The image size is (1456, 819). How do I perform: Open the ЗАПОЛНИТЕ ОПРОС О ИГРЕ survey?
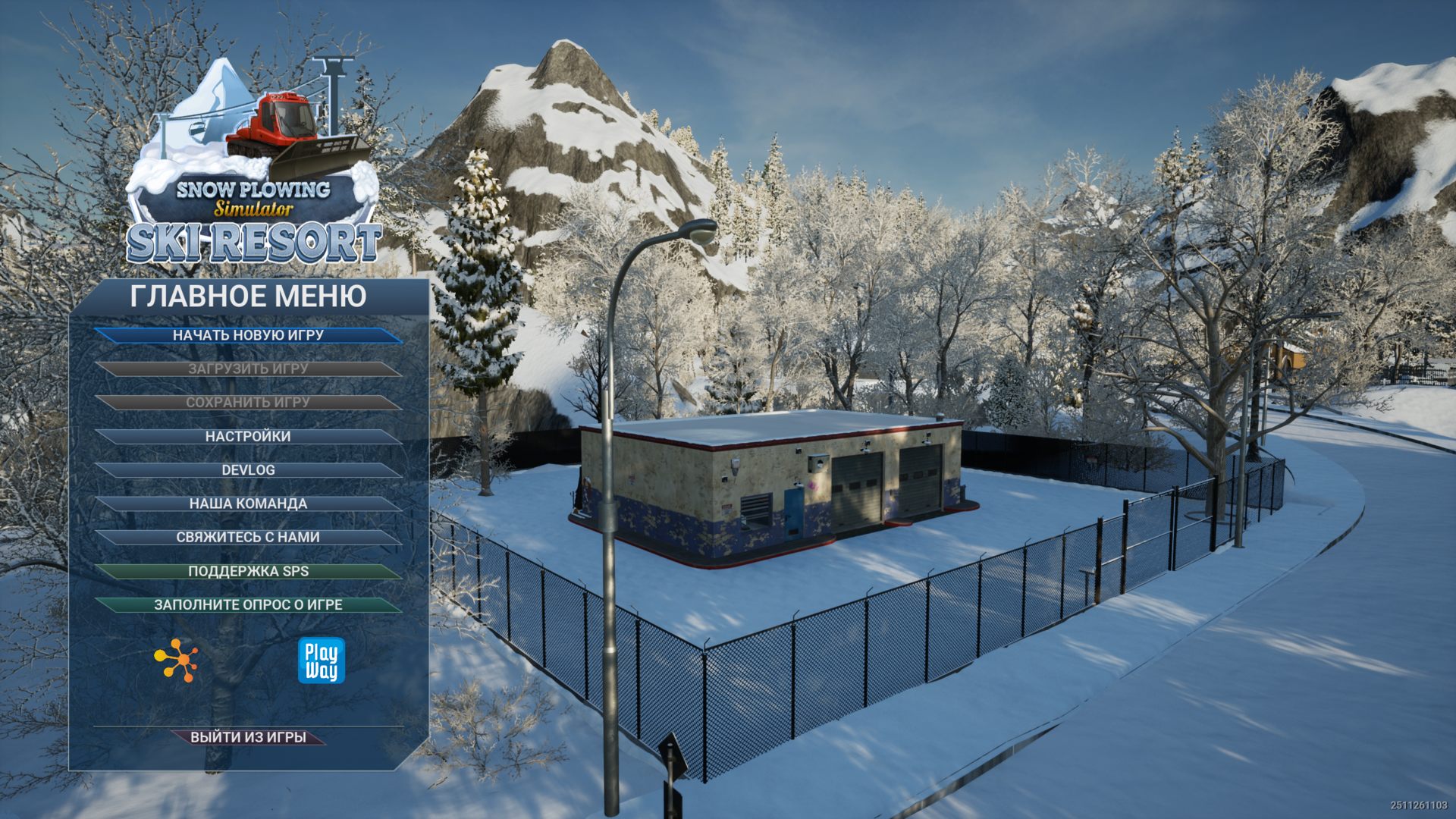[248, 605]
